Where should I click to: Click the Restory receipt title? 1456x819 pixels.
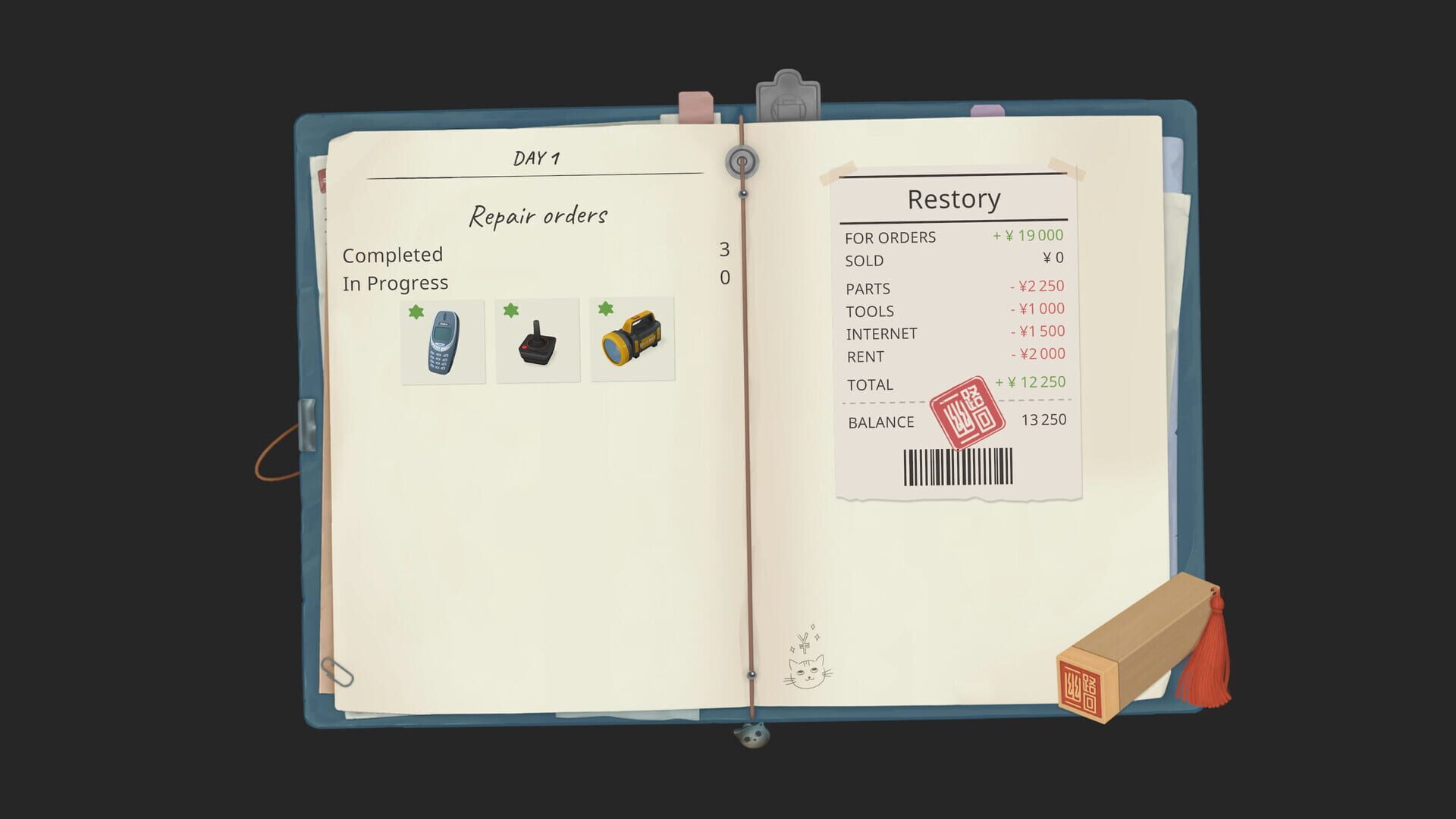tap(954, 198)
